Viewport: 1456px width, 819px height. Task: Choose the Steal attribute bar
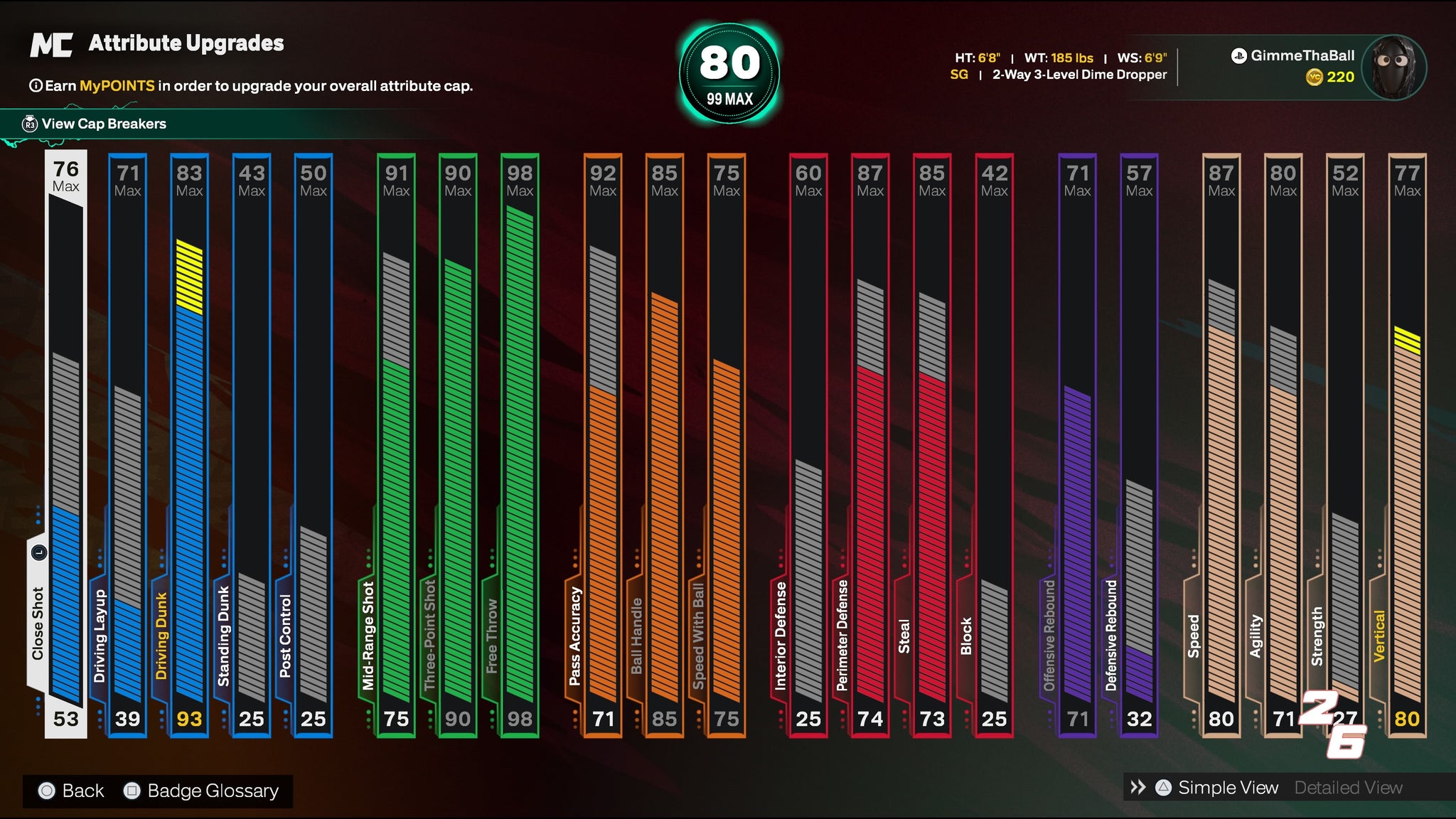[932, 444]
